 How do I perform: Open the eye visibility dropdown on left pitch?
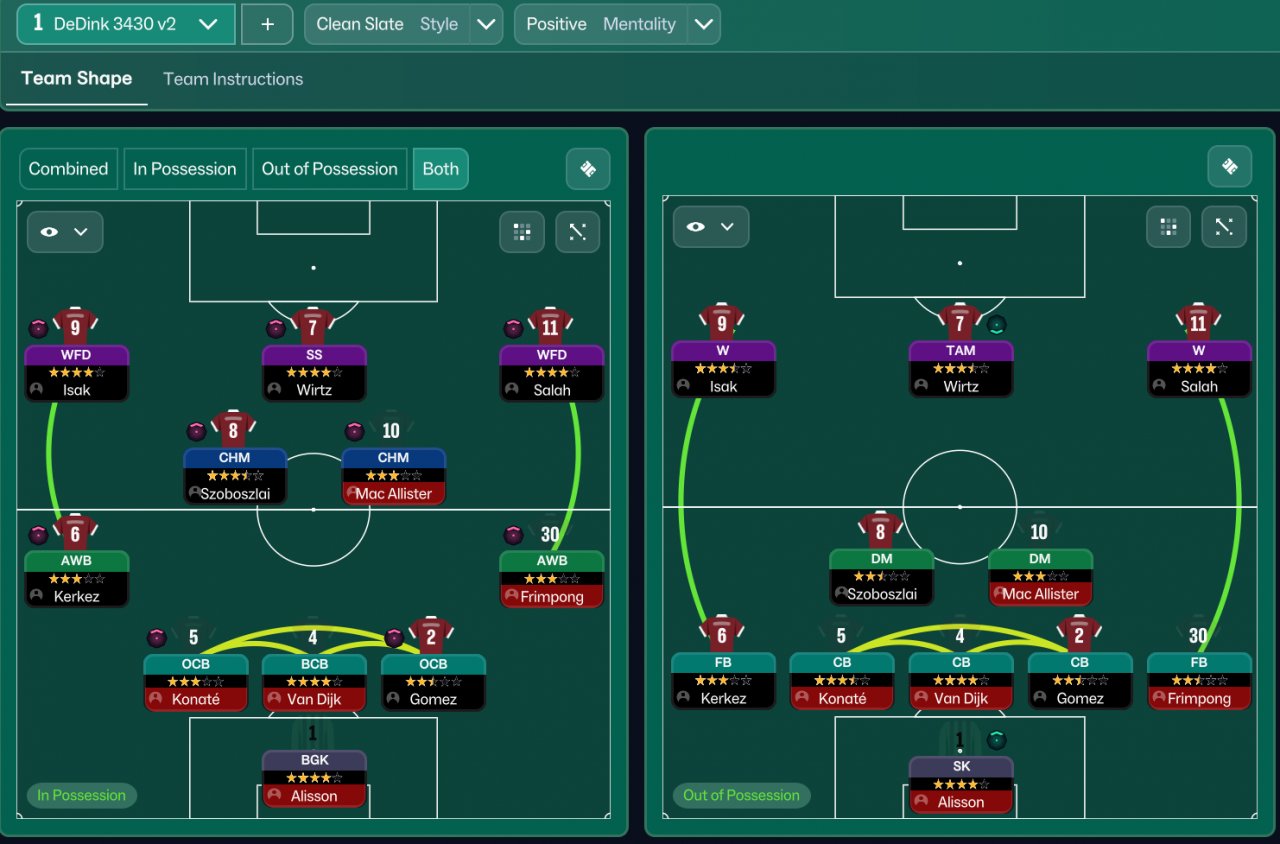pyautogui.click(x=65, y=232)
